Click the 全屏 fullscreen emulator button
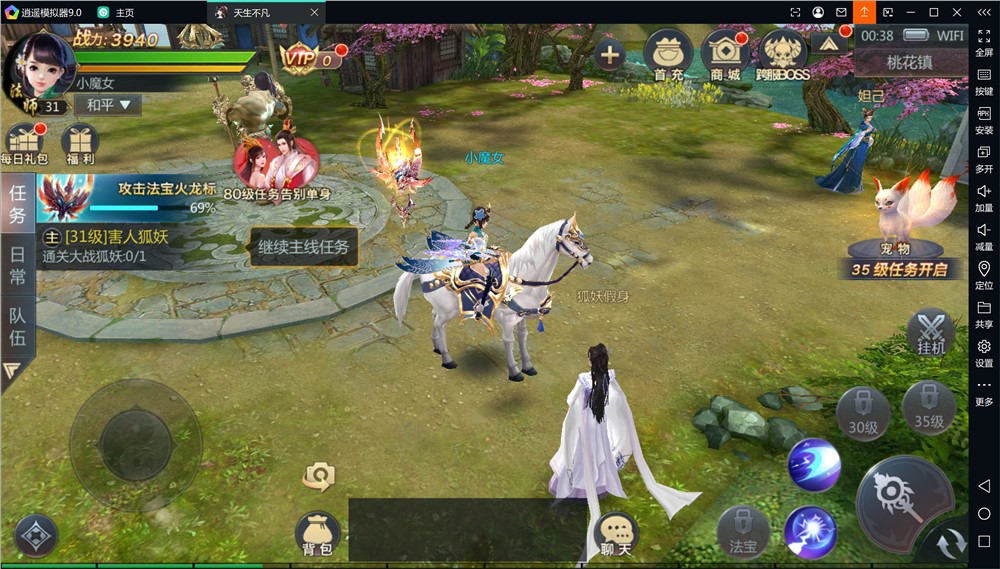 tap(984, 41)
